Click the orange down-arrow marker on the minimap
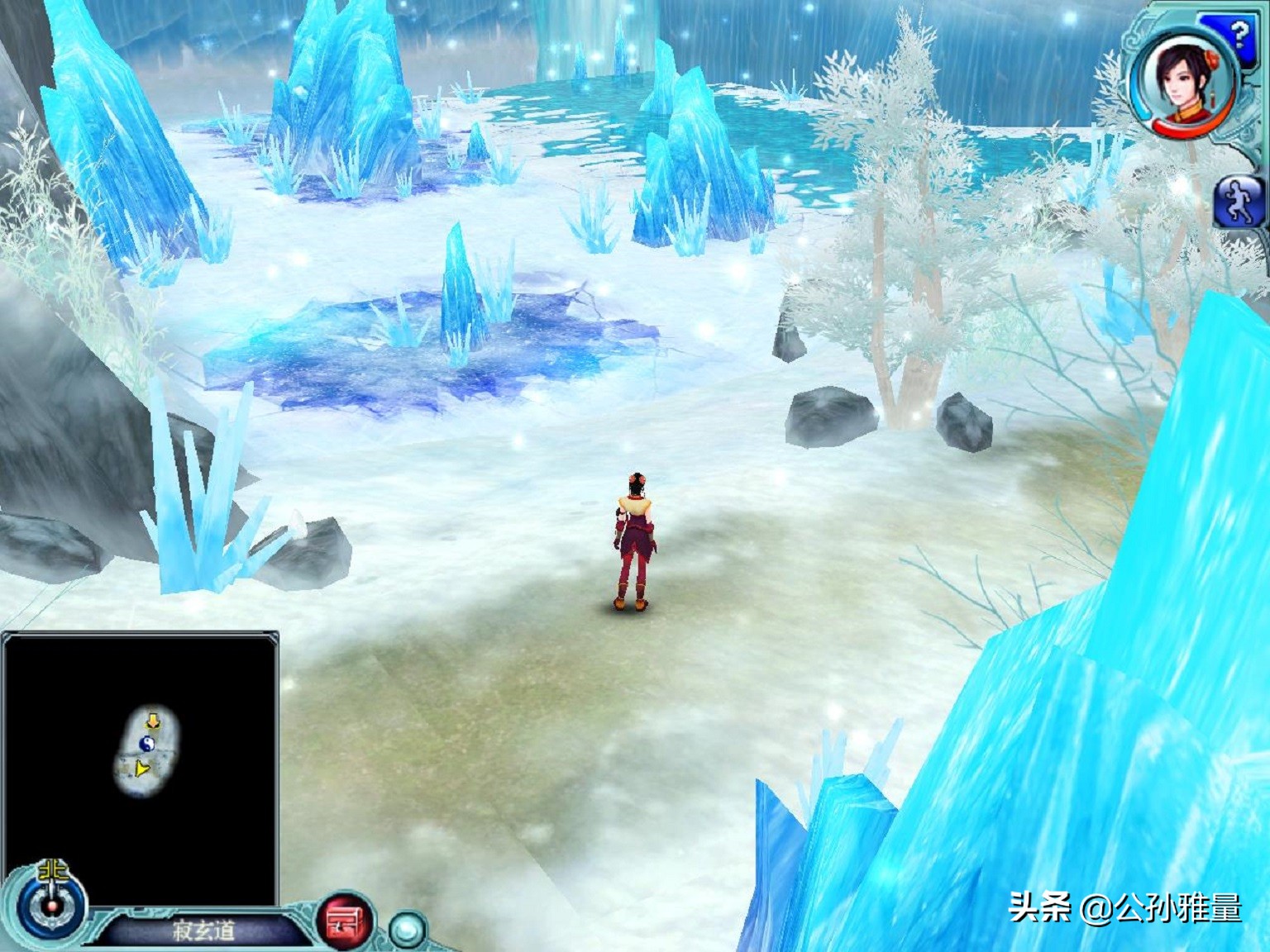This screenshot has height=952, width=1270. pos(153,721)
